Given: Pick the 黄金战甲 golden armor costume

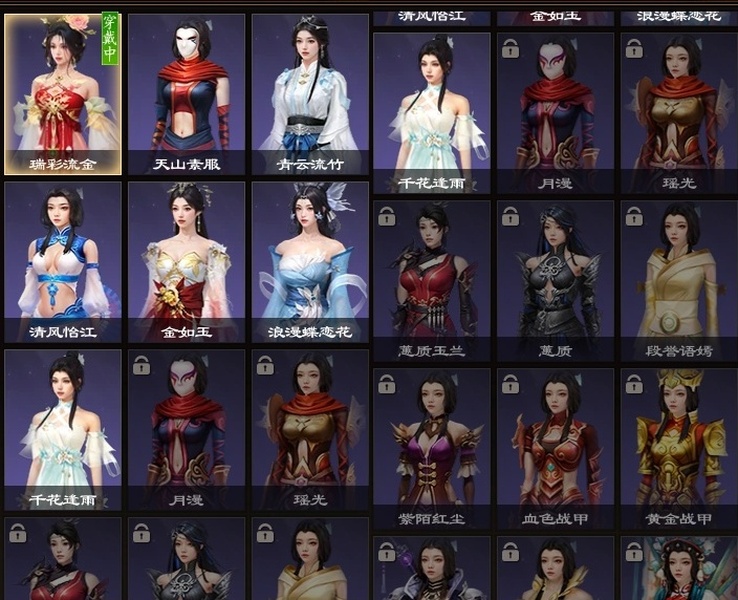Looking at the screenshot, I should point(679,448).
